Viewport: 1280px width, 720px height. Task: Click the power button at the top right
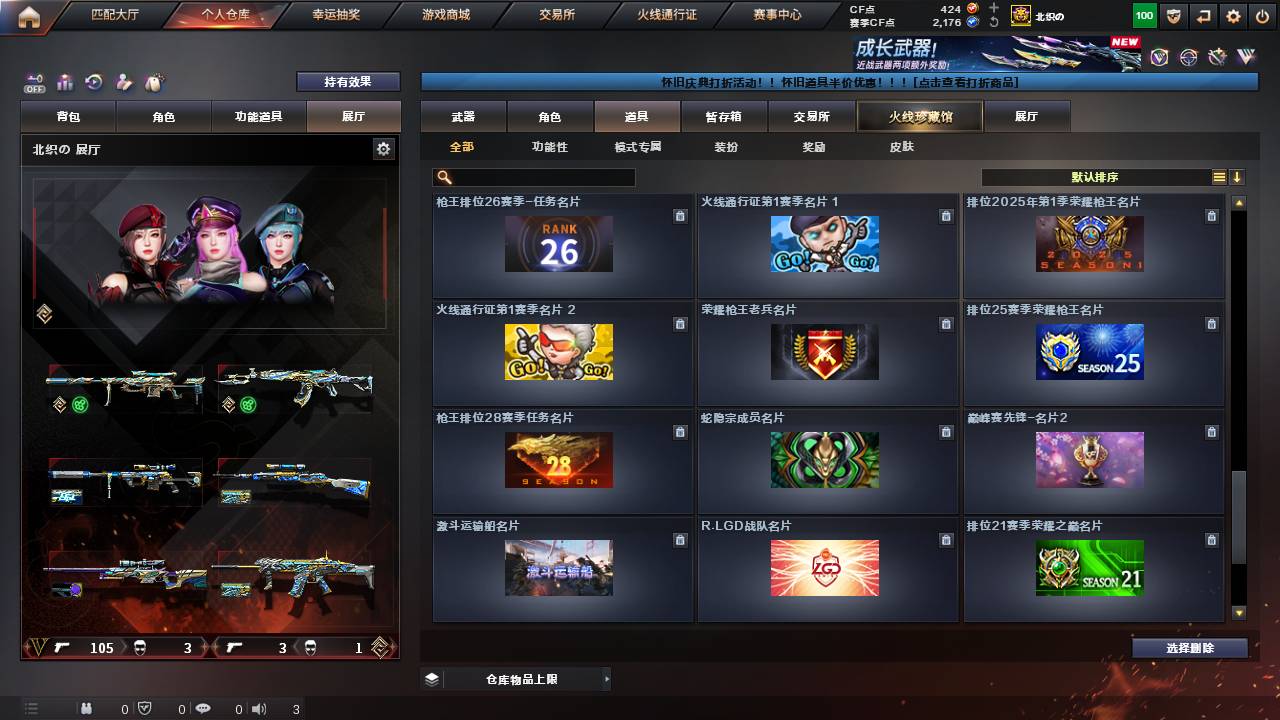coord(1262,15)
